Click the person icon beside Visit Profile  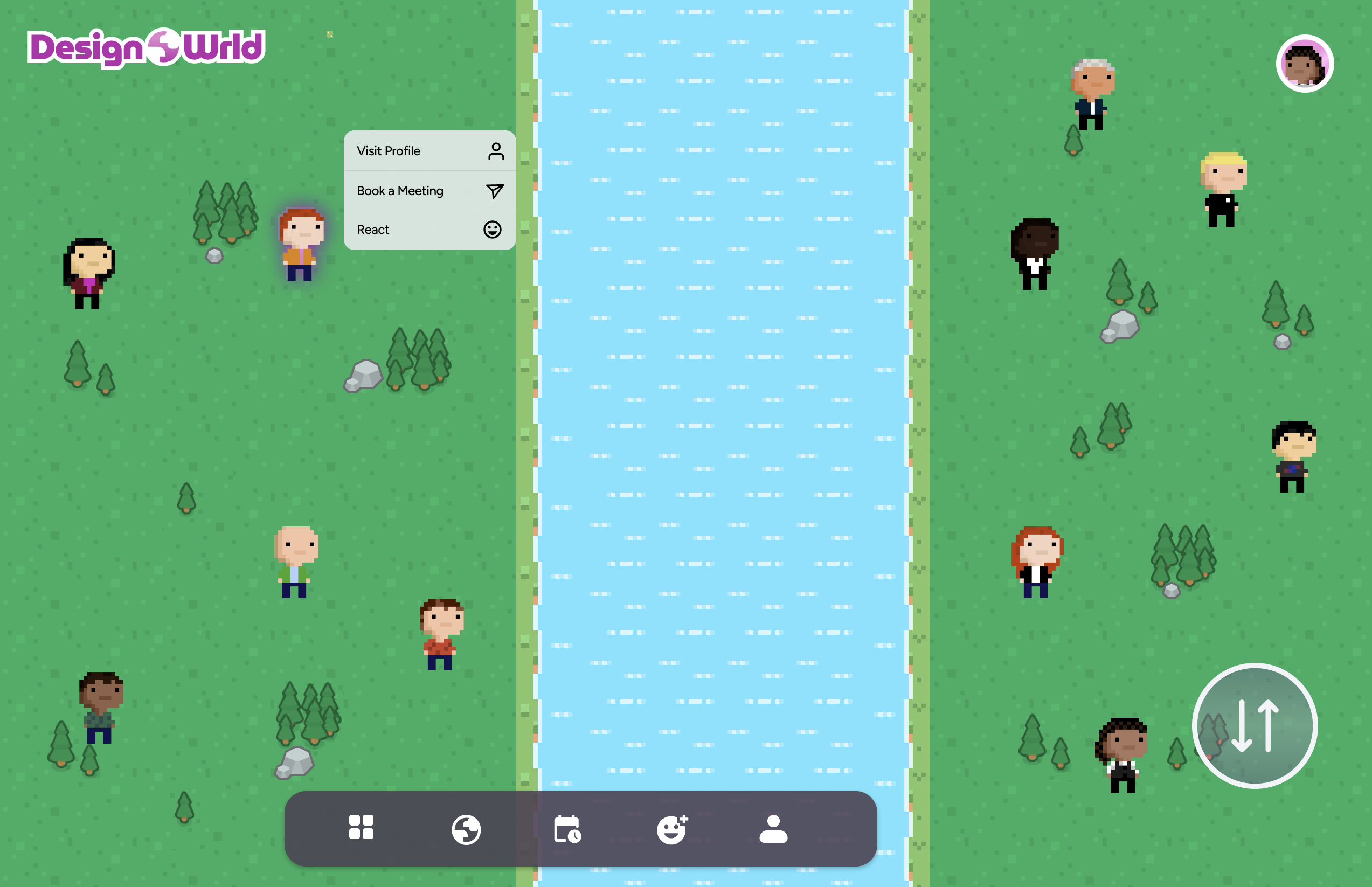click(x=495, y=150)
